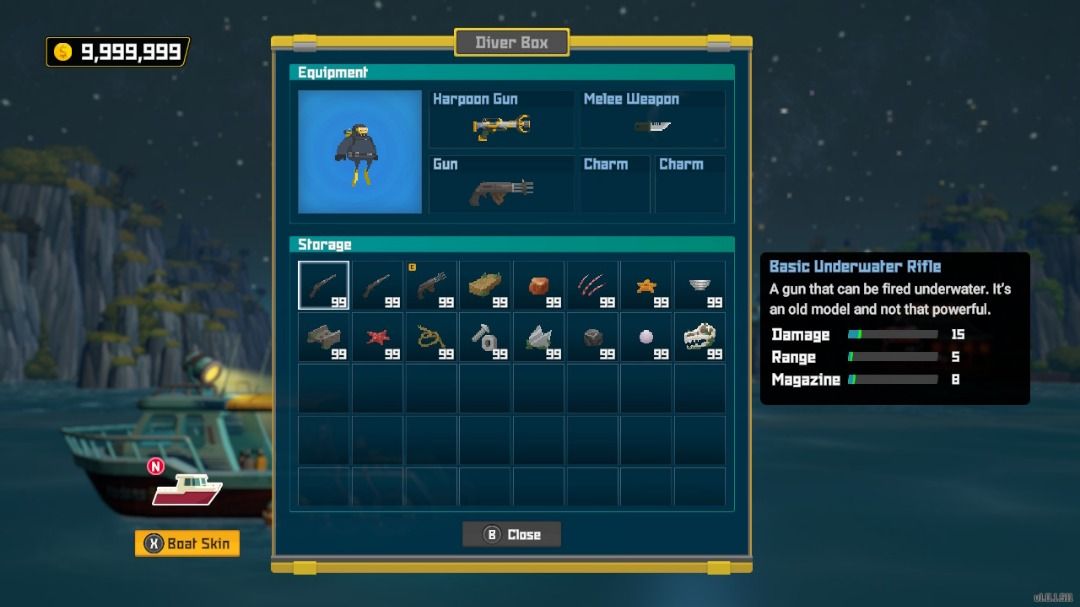Viewport: 1080px width, 607px height.
Task: Choose the white pearl item
Action: click(647, 337)
